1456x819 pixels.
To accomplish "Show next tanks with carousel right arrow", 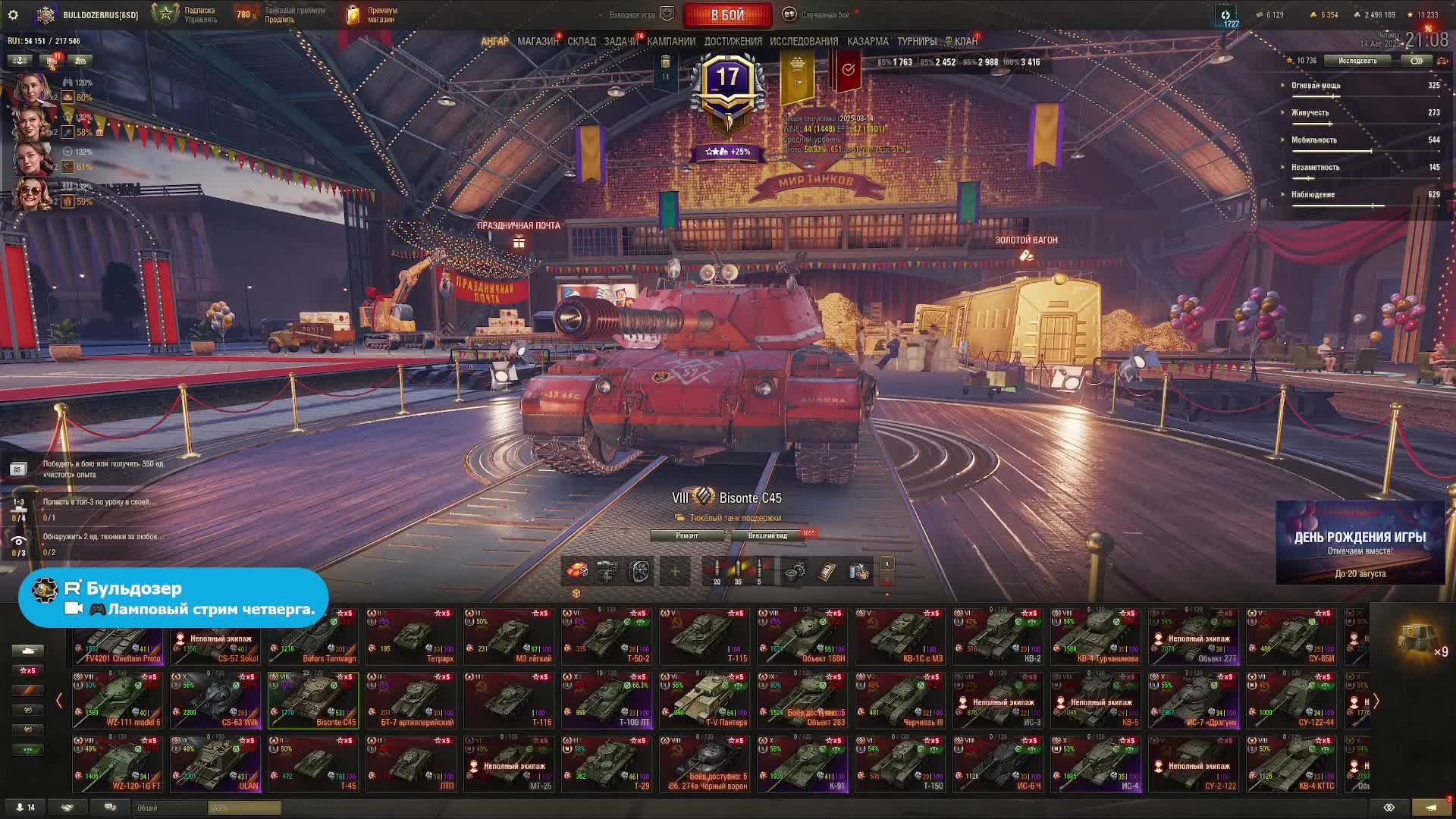I will [1376, 701].
